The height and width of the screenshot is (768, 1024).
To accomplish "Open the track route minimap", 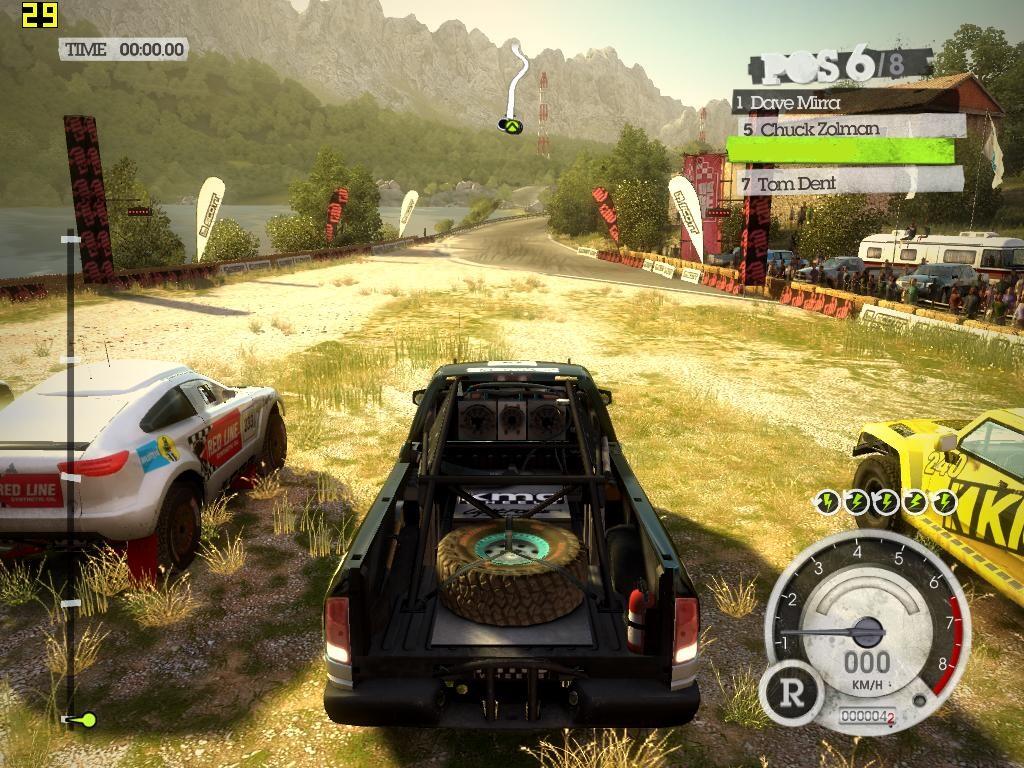I will pyautogui.click(x=514, y=87).
